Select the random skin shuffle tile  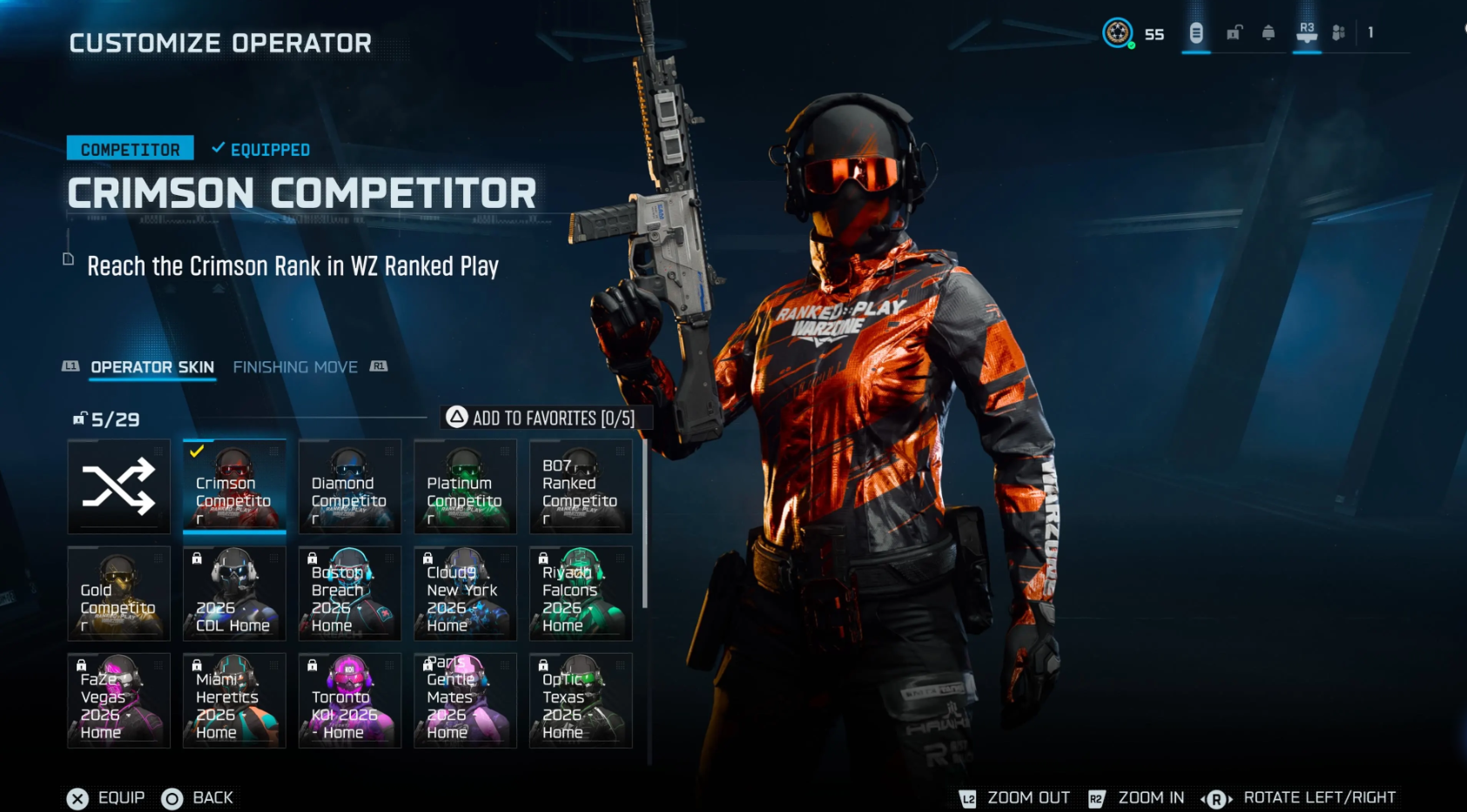pos(119,486)
